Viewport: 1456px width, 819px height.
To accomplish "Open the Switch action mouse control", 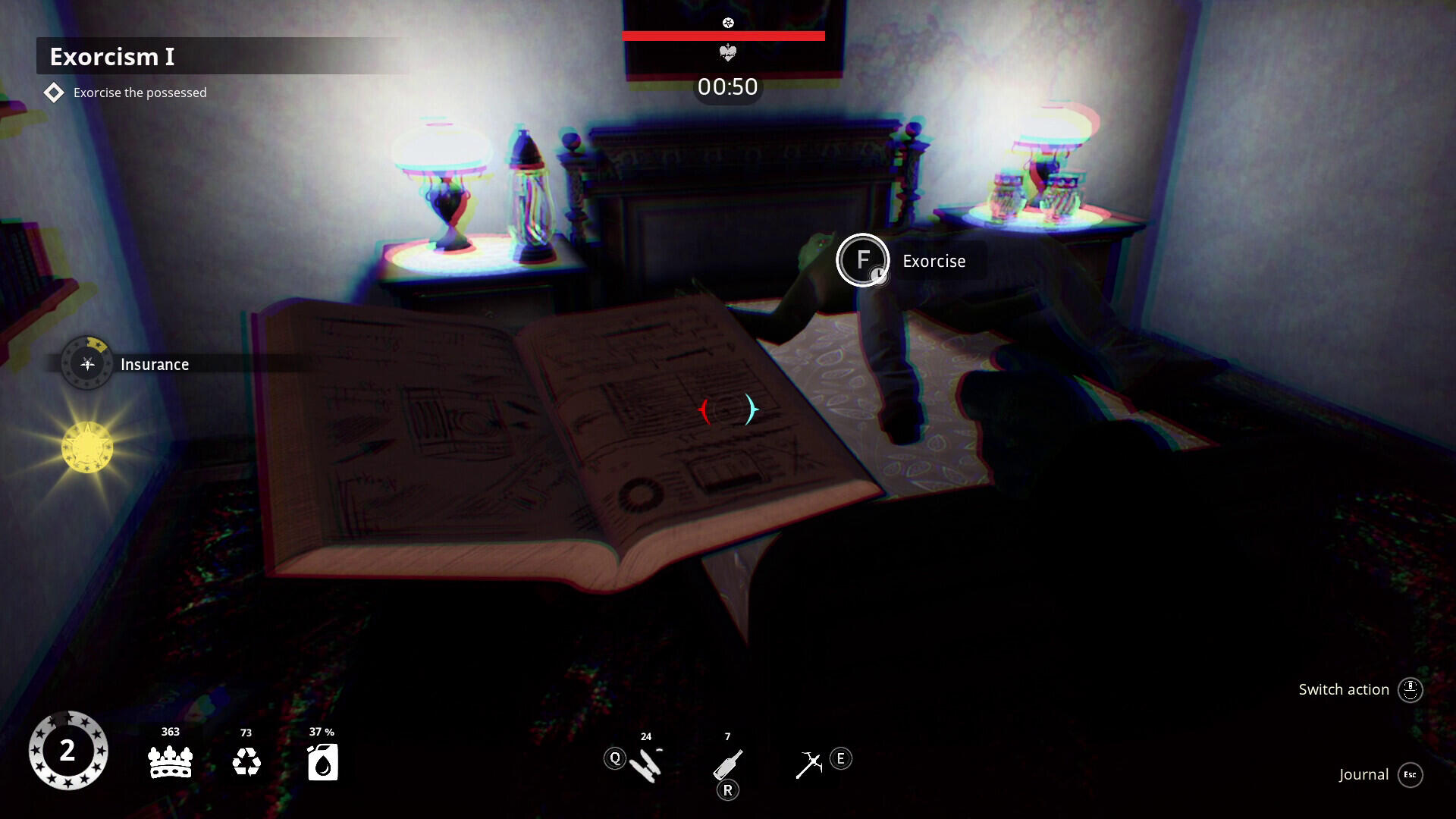I will tap(1410, 689).
